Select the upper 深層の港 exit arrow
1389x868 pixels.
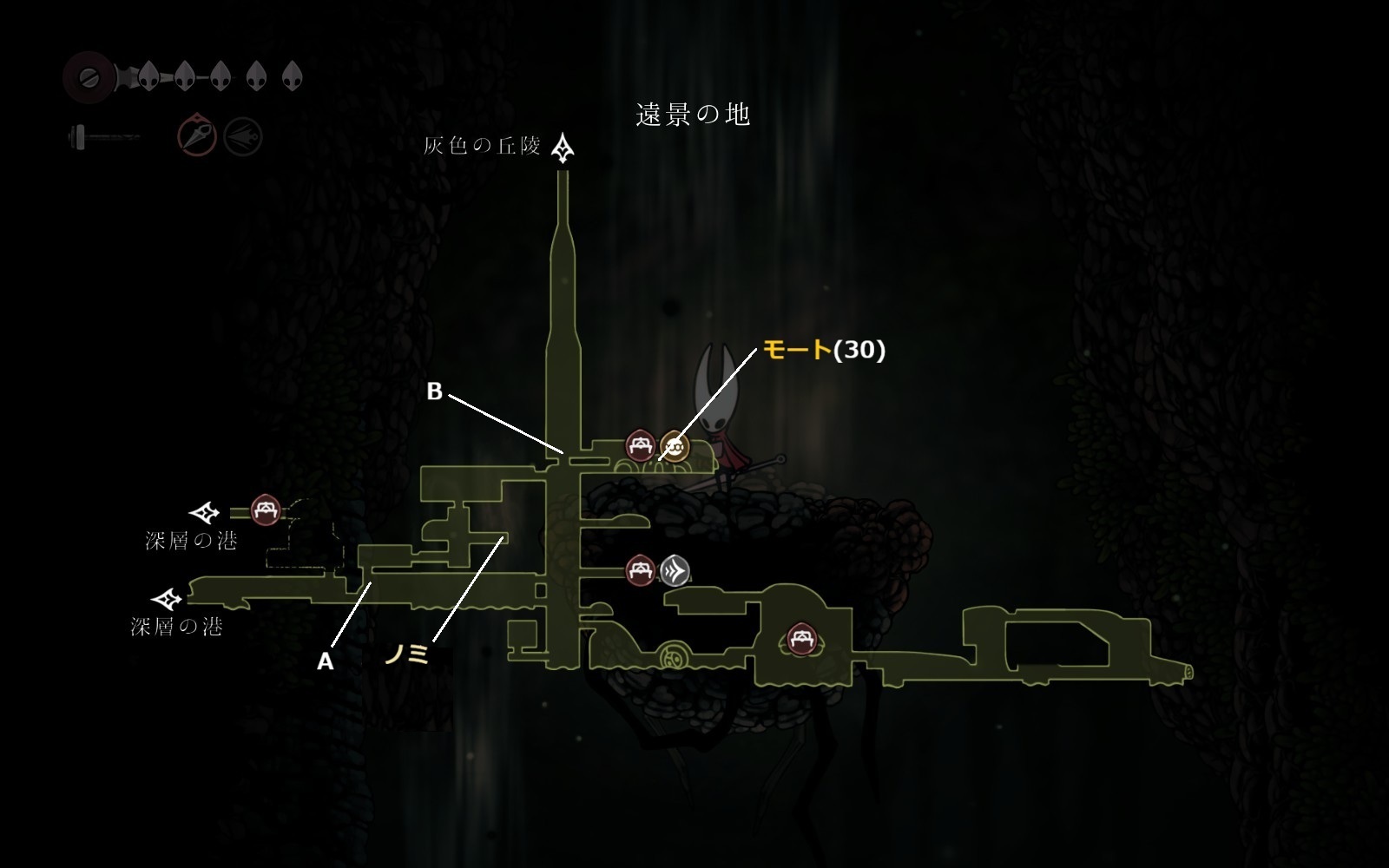point(207,512)
